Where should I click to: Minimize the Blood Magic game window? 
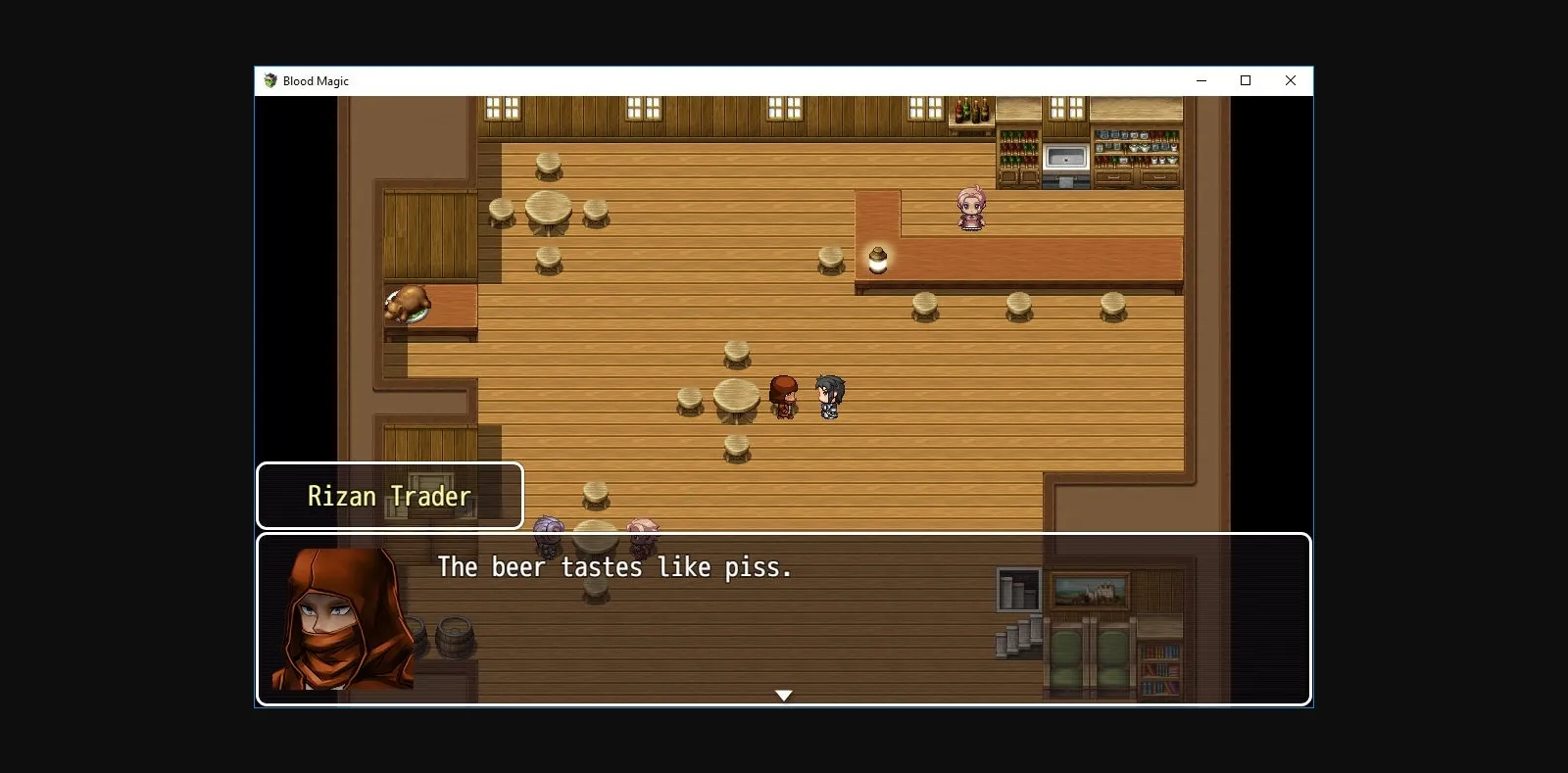click(x=1200, y=80)
